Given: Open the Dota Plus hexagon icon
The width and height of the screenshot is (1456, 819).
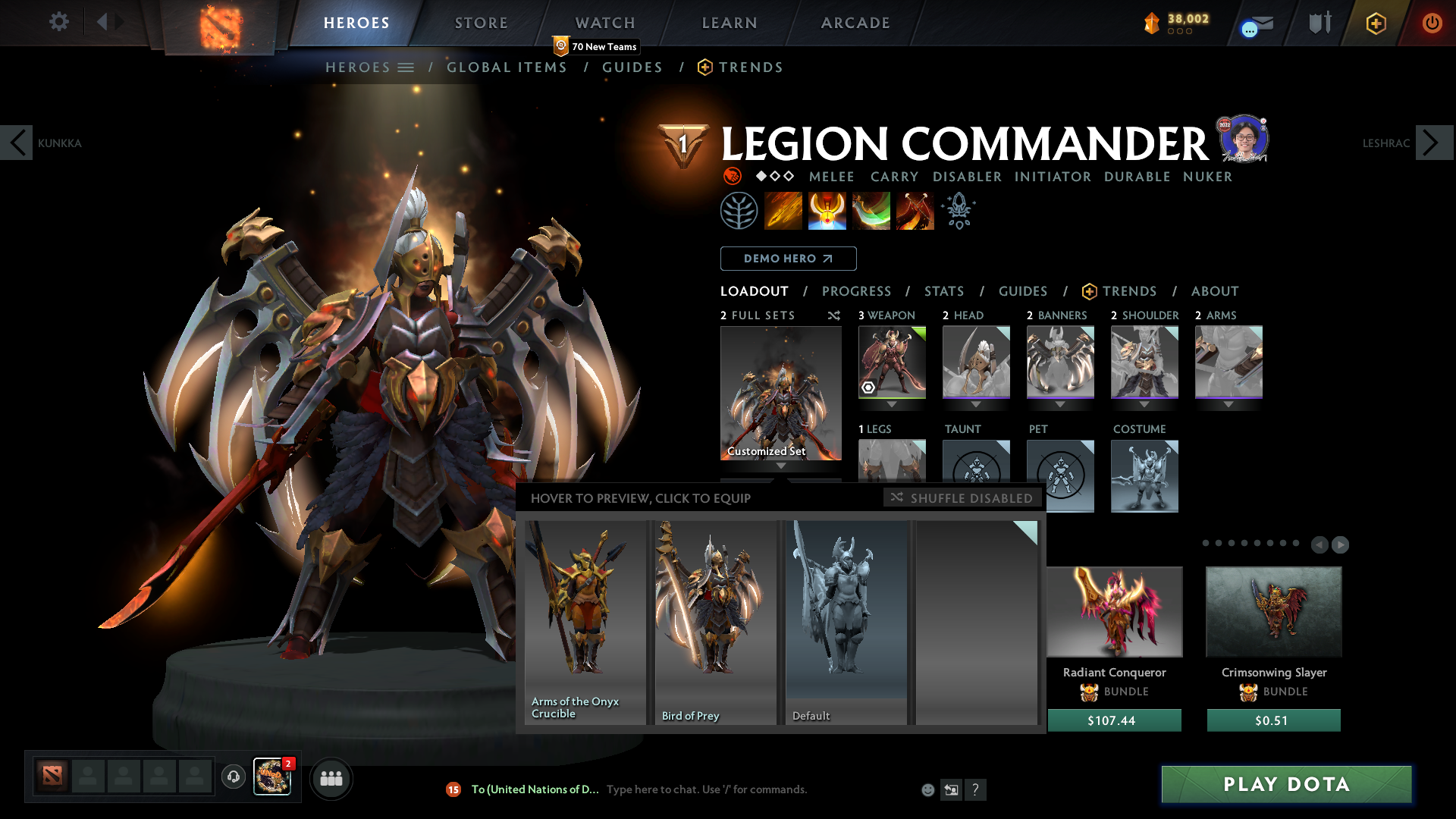Looking at the screenshot, I should pyautogui.click(x=1375, y=23).
